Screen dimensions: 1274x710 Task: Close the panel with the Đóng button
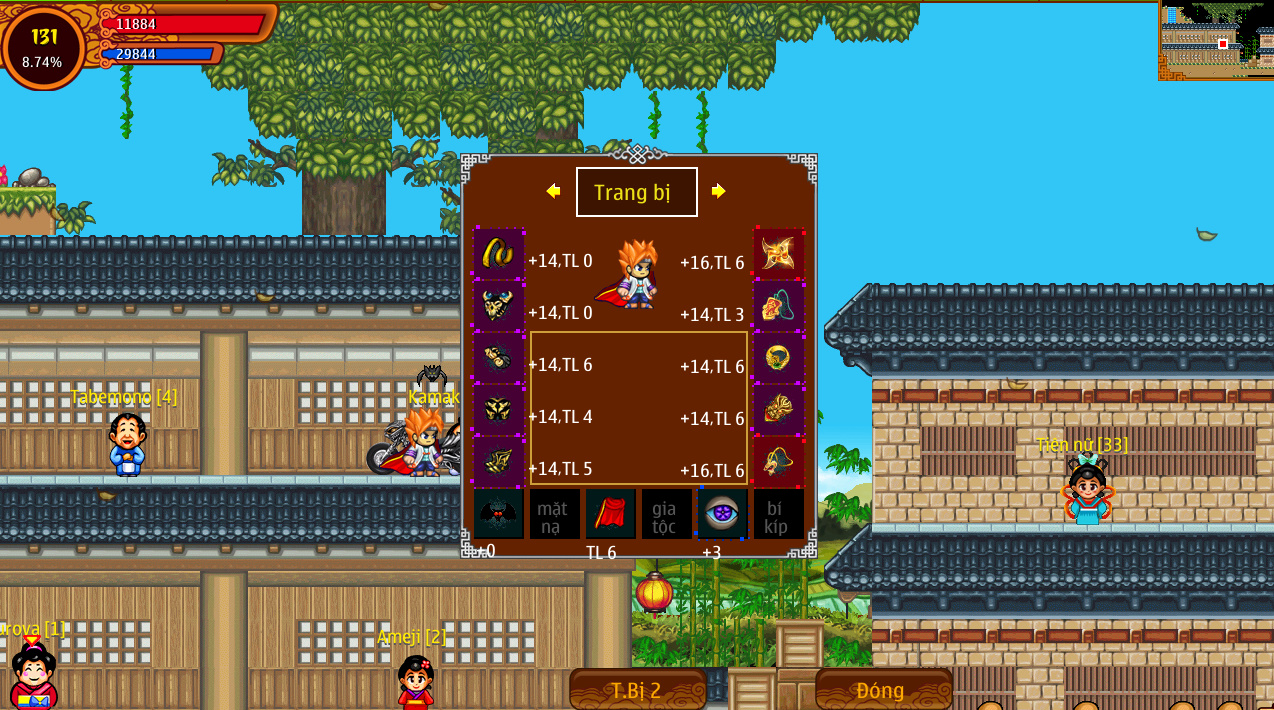point(883,689)
